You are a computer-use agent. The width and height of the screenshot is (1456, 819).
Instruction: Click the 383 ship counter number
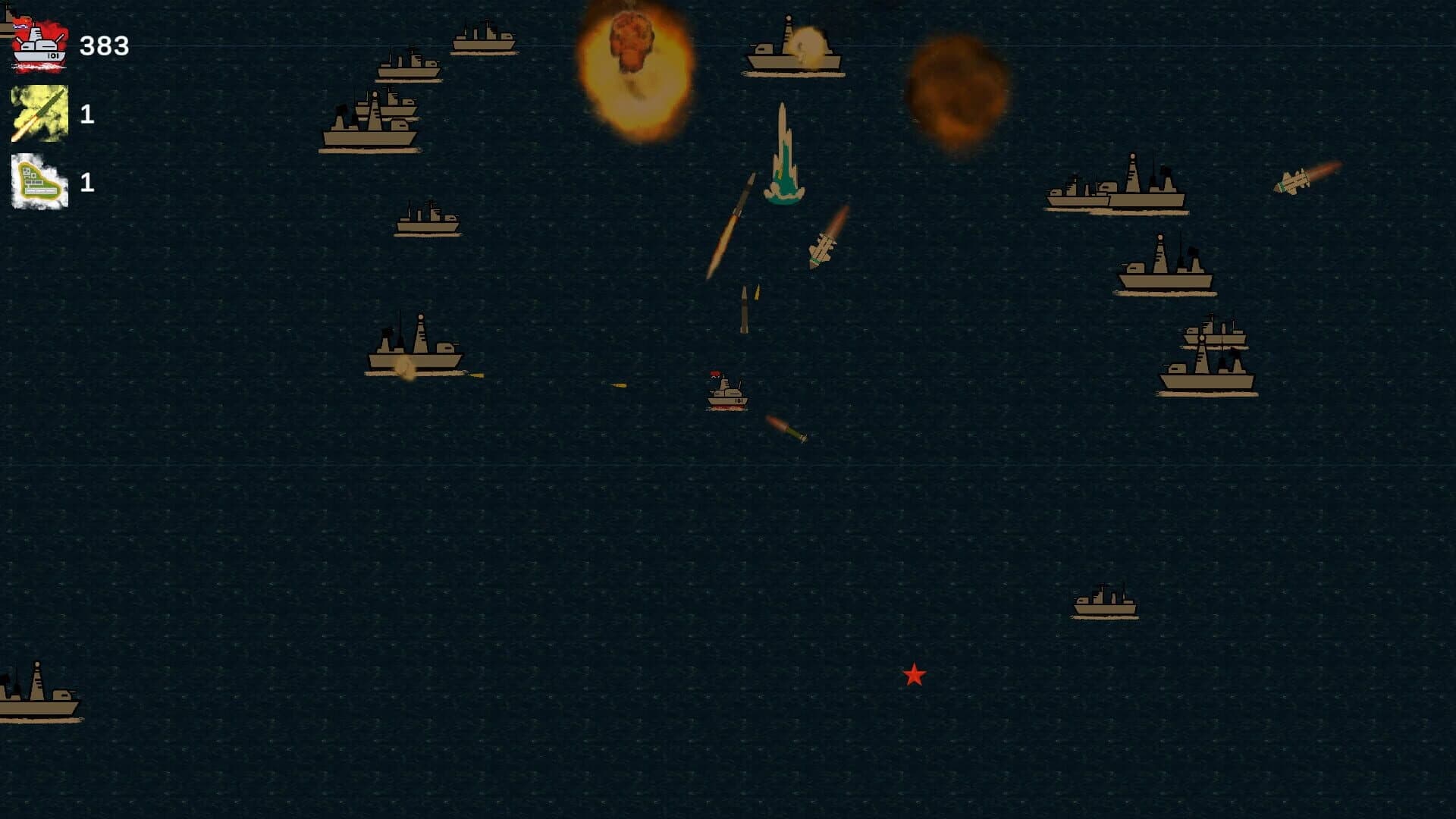(104, 47)
